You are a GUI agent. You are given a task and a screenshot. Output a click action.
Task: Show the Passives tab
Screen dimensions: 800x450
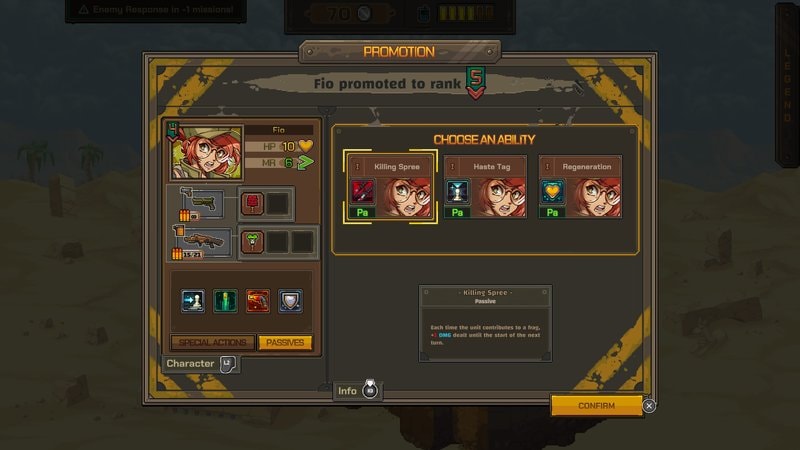[285, 342]
